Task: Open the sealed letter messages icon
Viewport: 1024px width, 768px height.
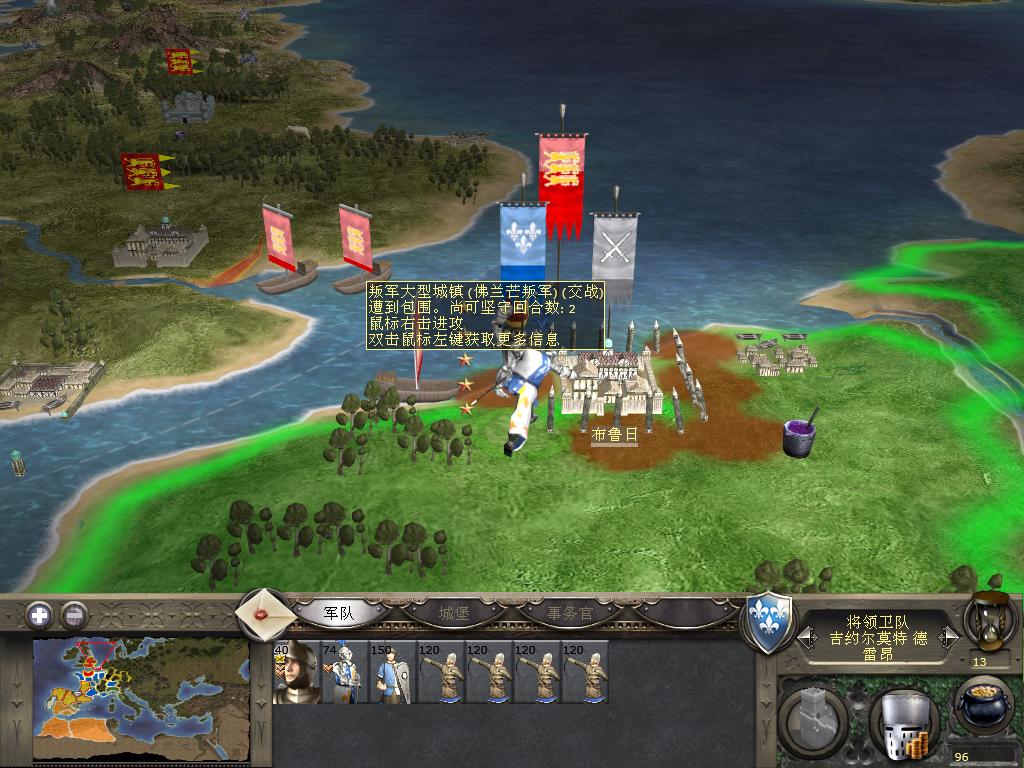Action: tap(263, 613)
